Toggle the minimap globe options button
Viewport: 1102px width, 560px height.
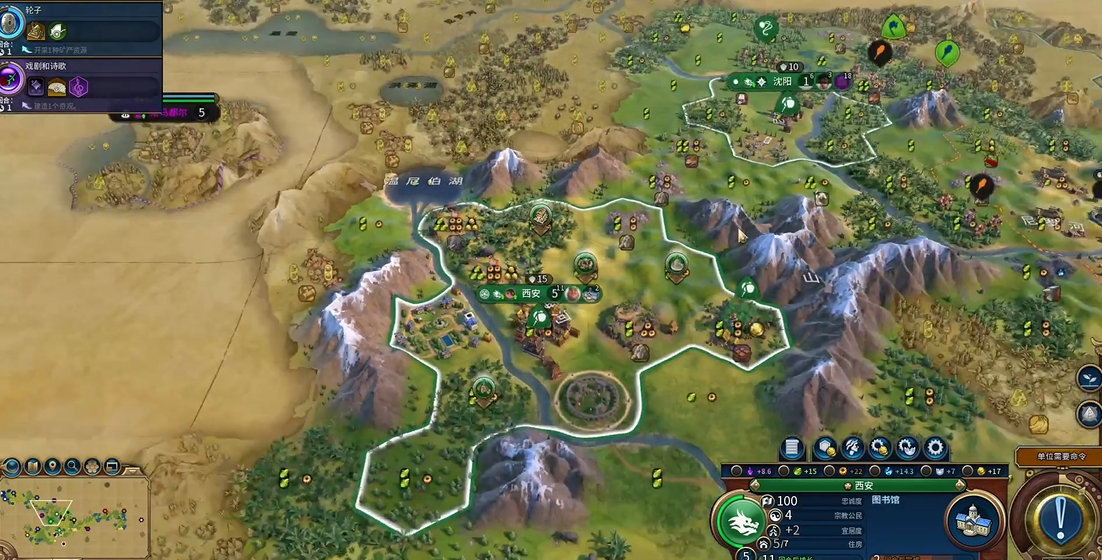click(x=14, y=467)
